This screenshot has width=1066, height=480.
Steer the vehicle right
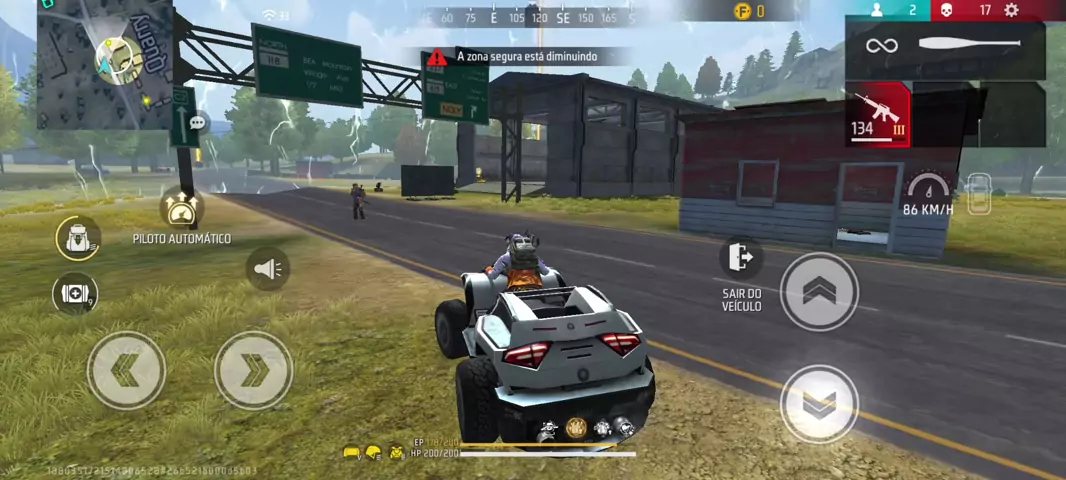(253, 370)
